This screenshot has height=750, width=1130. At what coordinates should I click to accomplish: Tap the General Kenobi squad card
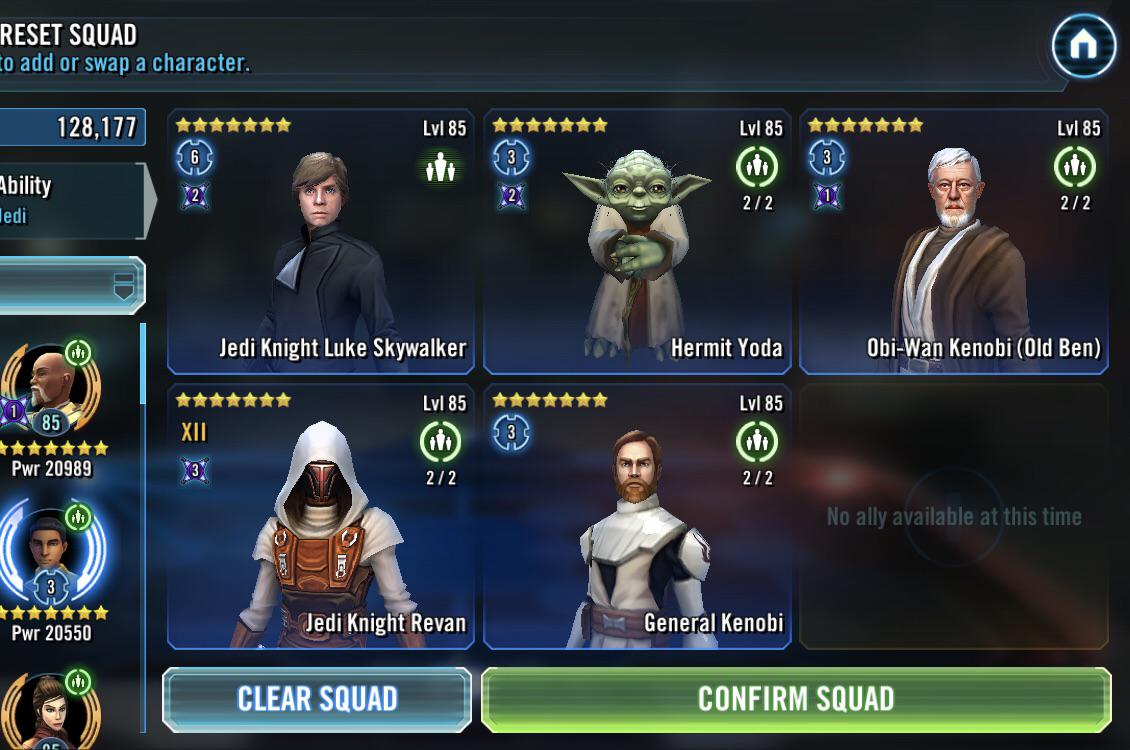tap(637, 517)
